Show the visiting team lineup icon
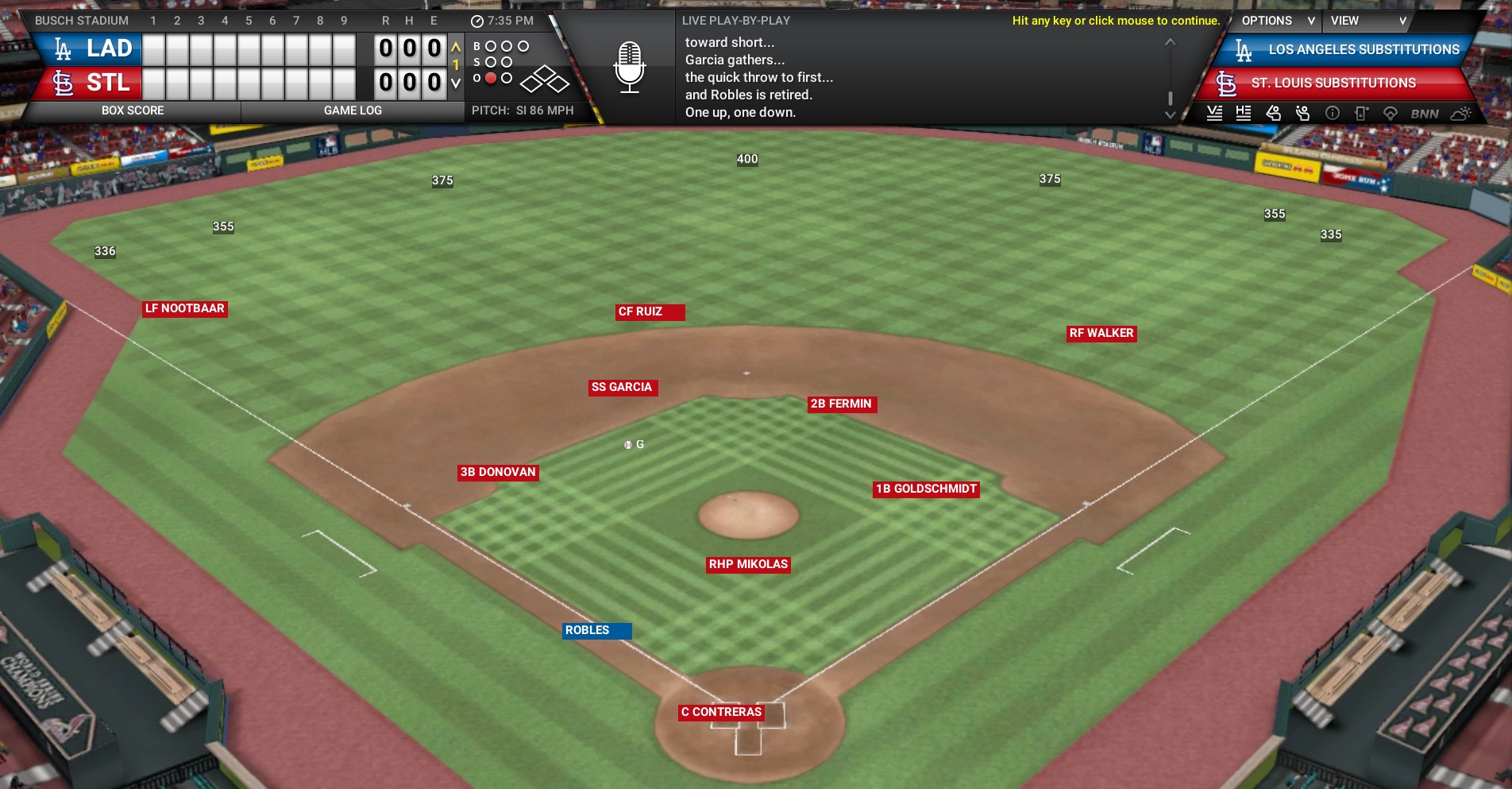 pos(1214,113)
